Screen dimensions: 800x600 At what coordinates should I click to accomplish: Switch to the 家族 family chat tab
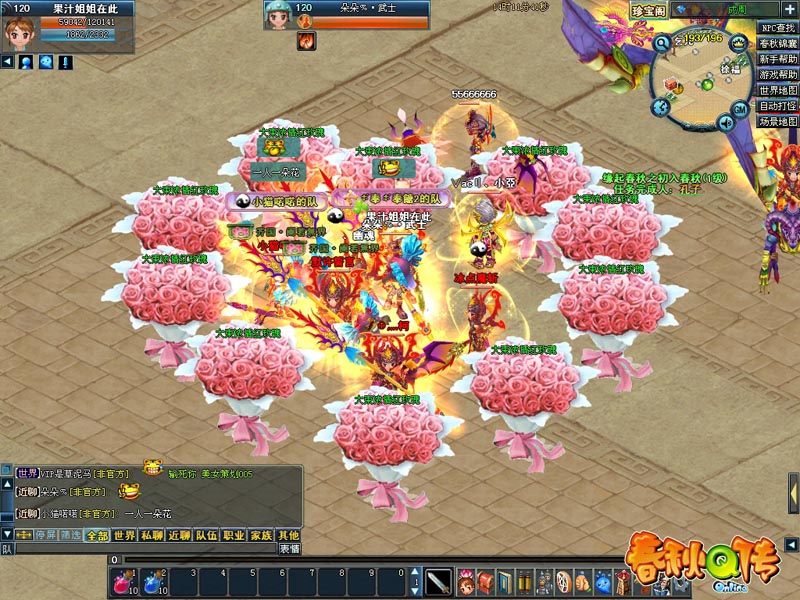tap(261, 536)
